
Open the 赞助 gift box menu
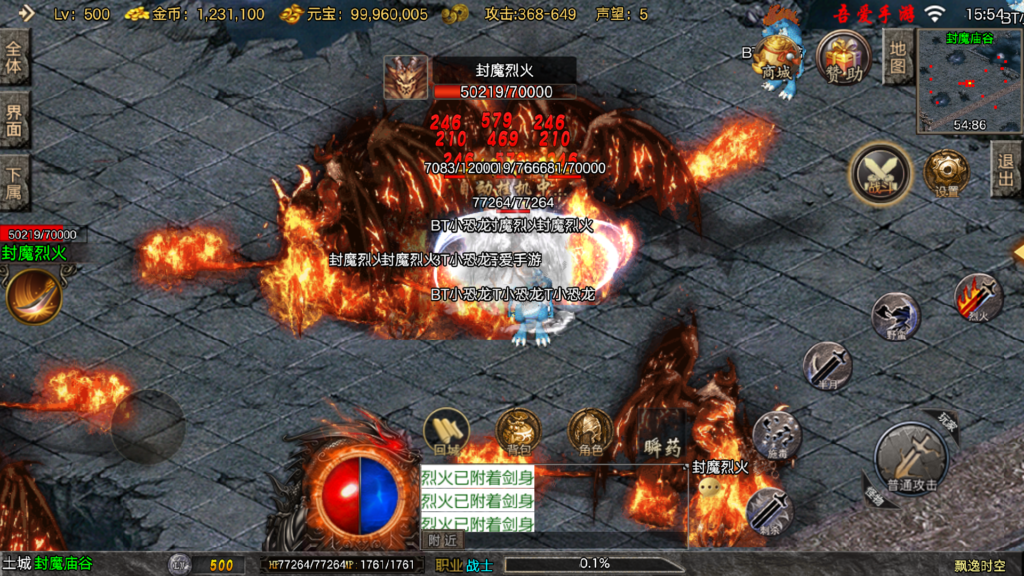pos(842,57)
